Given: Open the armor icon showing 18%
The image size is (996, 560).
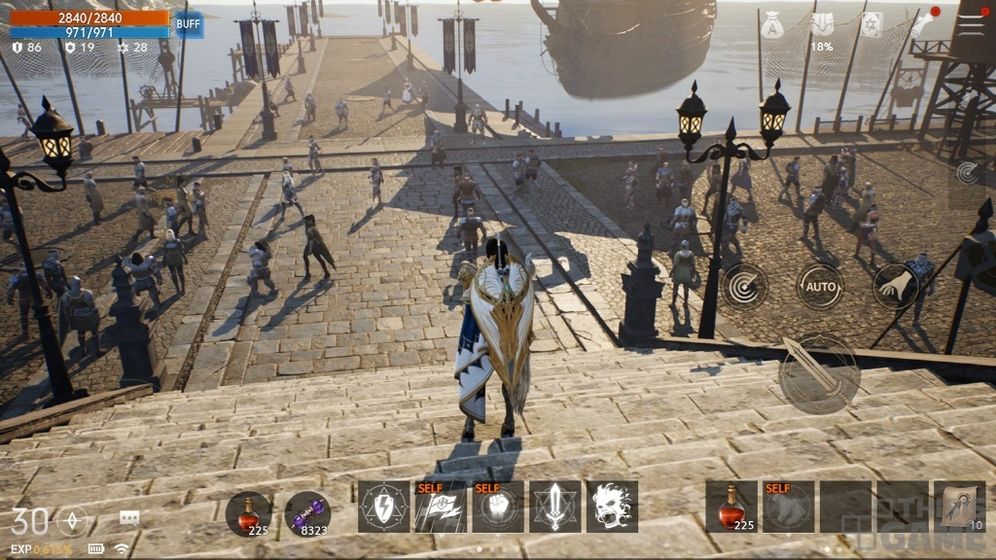Looking at the screenshot, I should click(x=821, y=26).
